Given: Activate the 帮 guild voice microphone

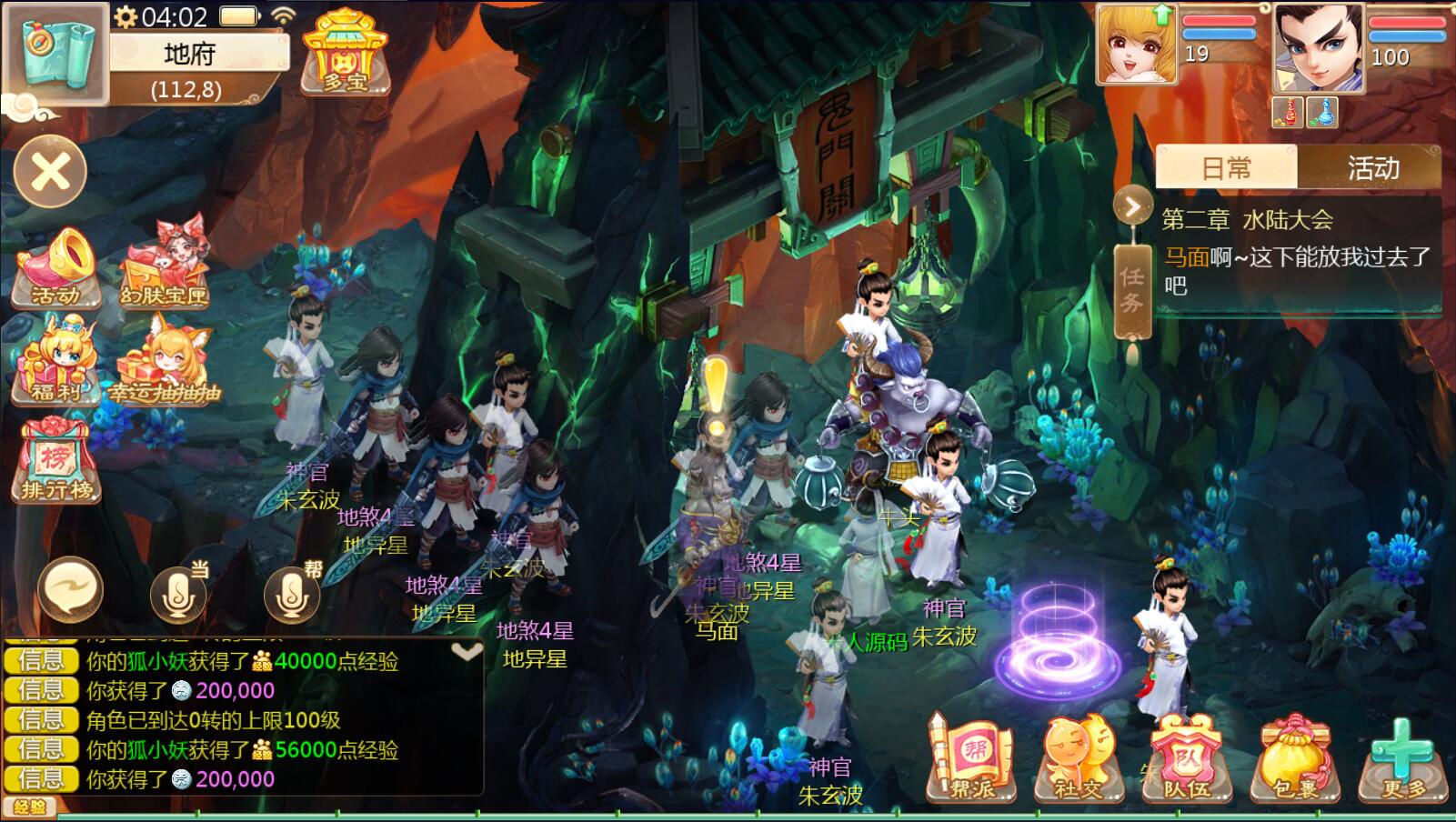Looking at the screenshot, I should tap(292, 592).
